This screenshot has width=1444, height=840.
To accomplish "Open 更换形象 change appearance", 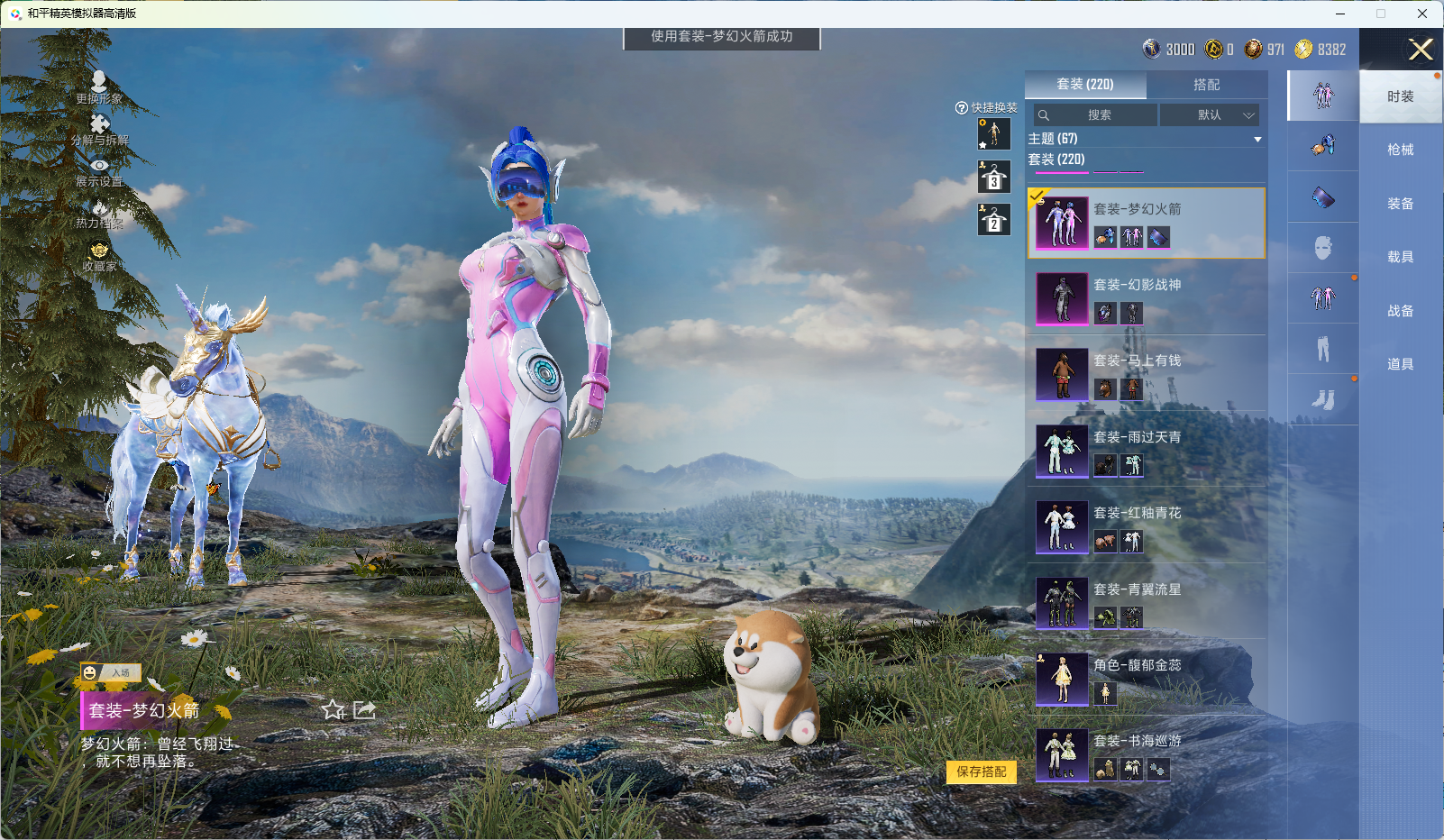I will click(x=99, y=87).
